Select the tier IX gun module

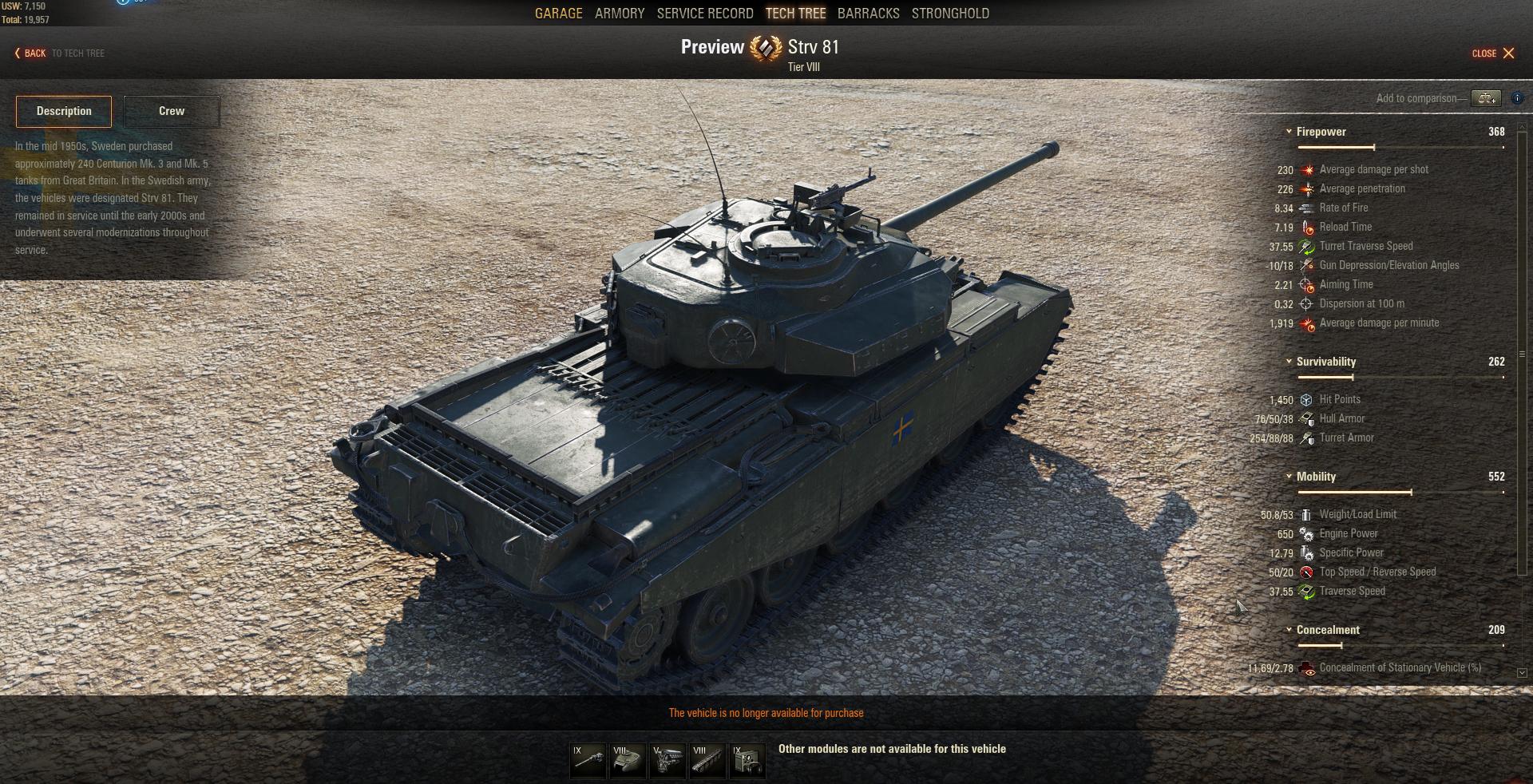click(x=588, y=761)
